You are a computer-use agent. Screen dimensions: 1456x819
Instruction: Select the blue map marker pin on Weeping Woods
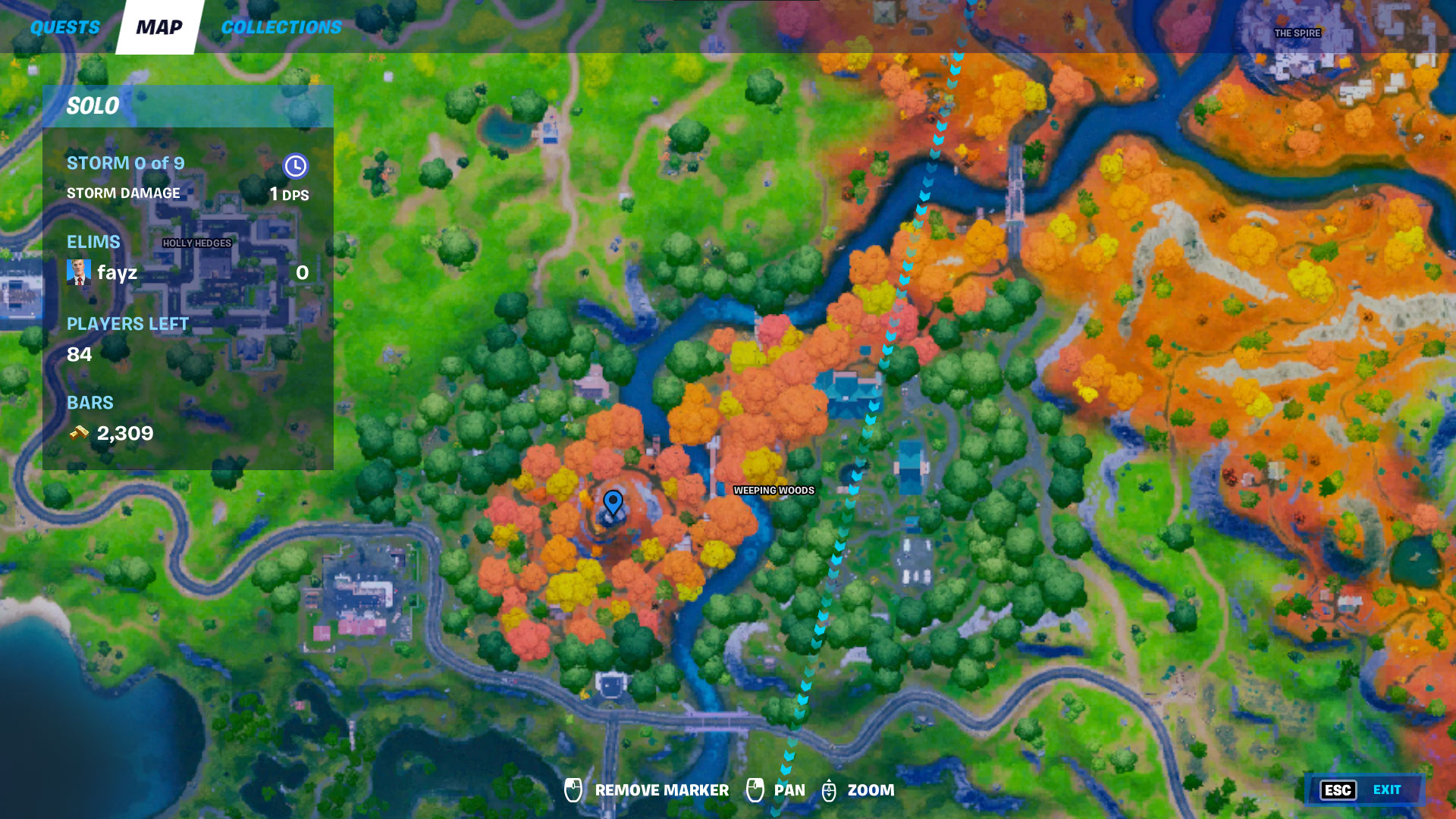(613, 503)
